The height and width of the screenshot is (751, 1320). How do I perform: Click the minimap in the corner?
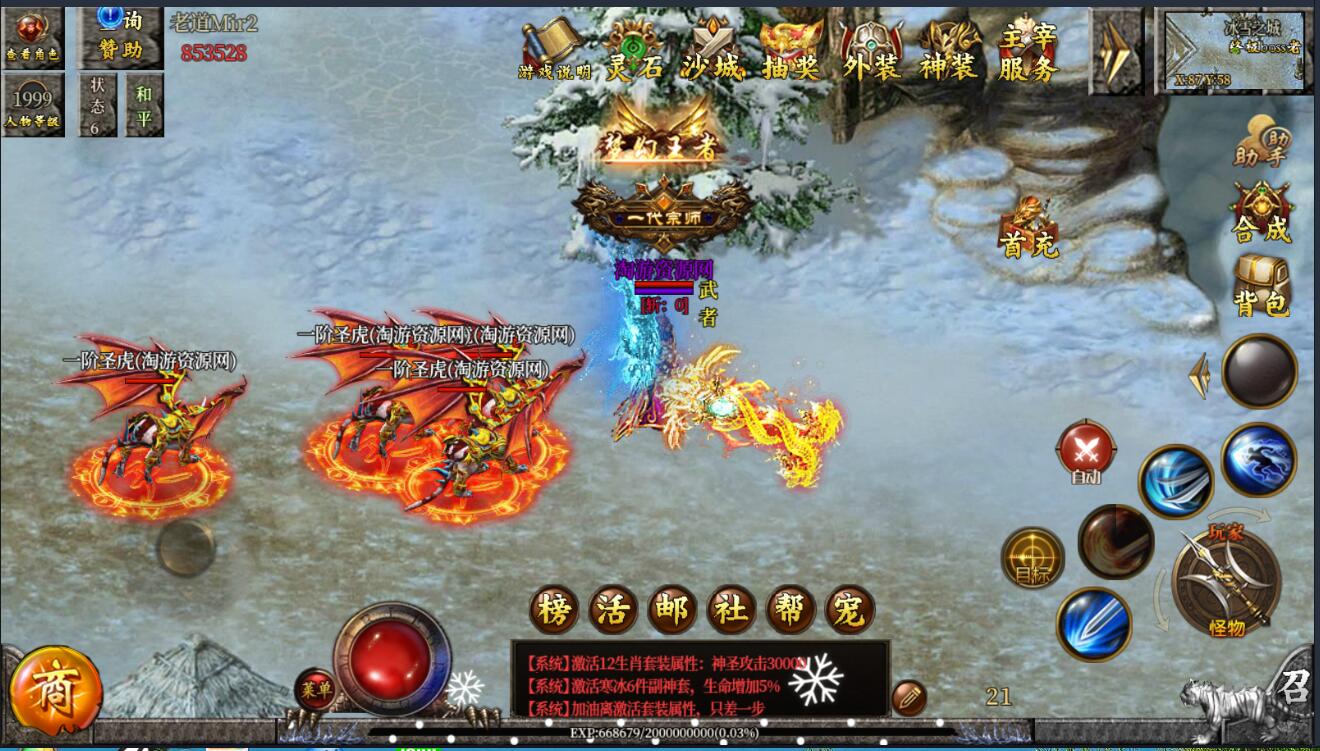point(1234,50)
